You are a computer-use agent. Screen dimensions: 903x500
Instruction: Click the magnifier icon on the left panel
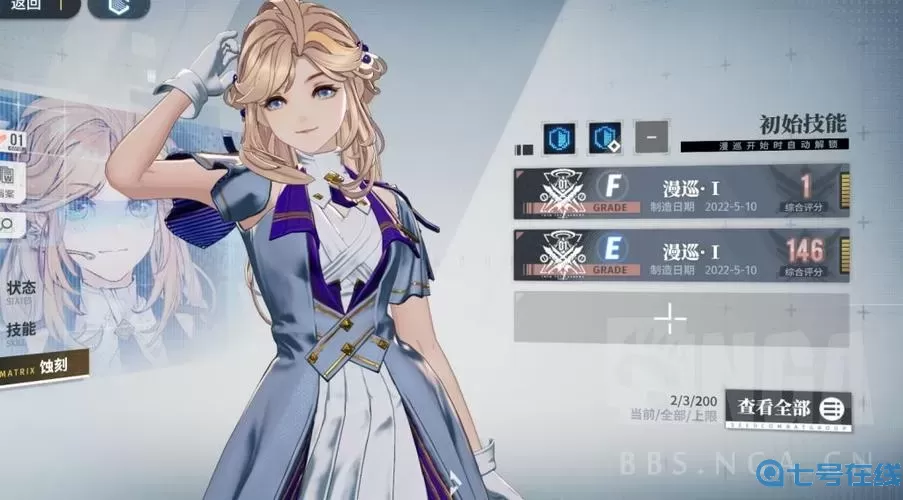[8, 224]
